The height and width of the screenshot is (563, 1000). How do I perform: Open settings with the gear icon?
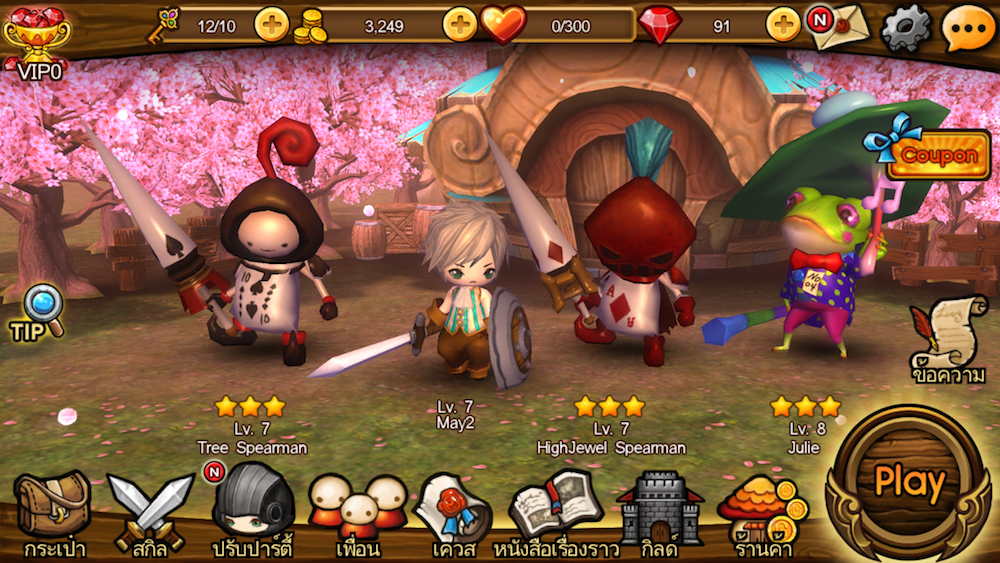coord(905,27)
